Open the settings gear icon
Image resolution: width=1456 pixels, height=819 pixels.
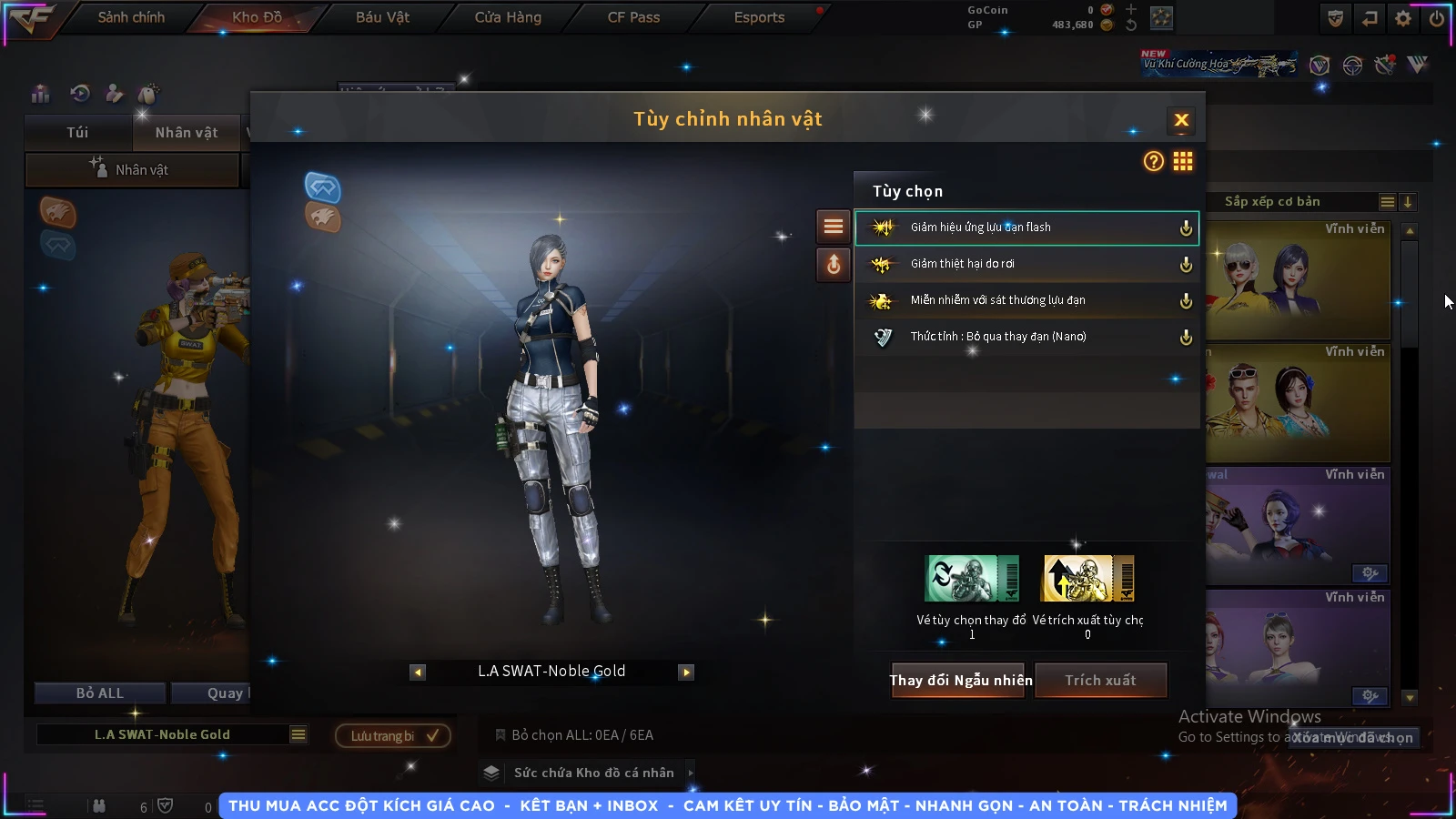(1403, 18)
